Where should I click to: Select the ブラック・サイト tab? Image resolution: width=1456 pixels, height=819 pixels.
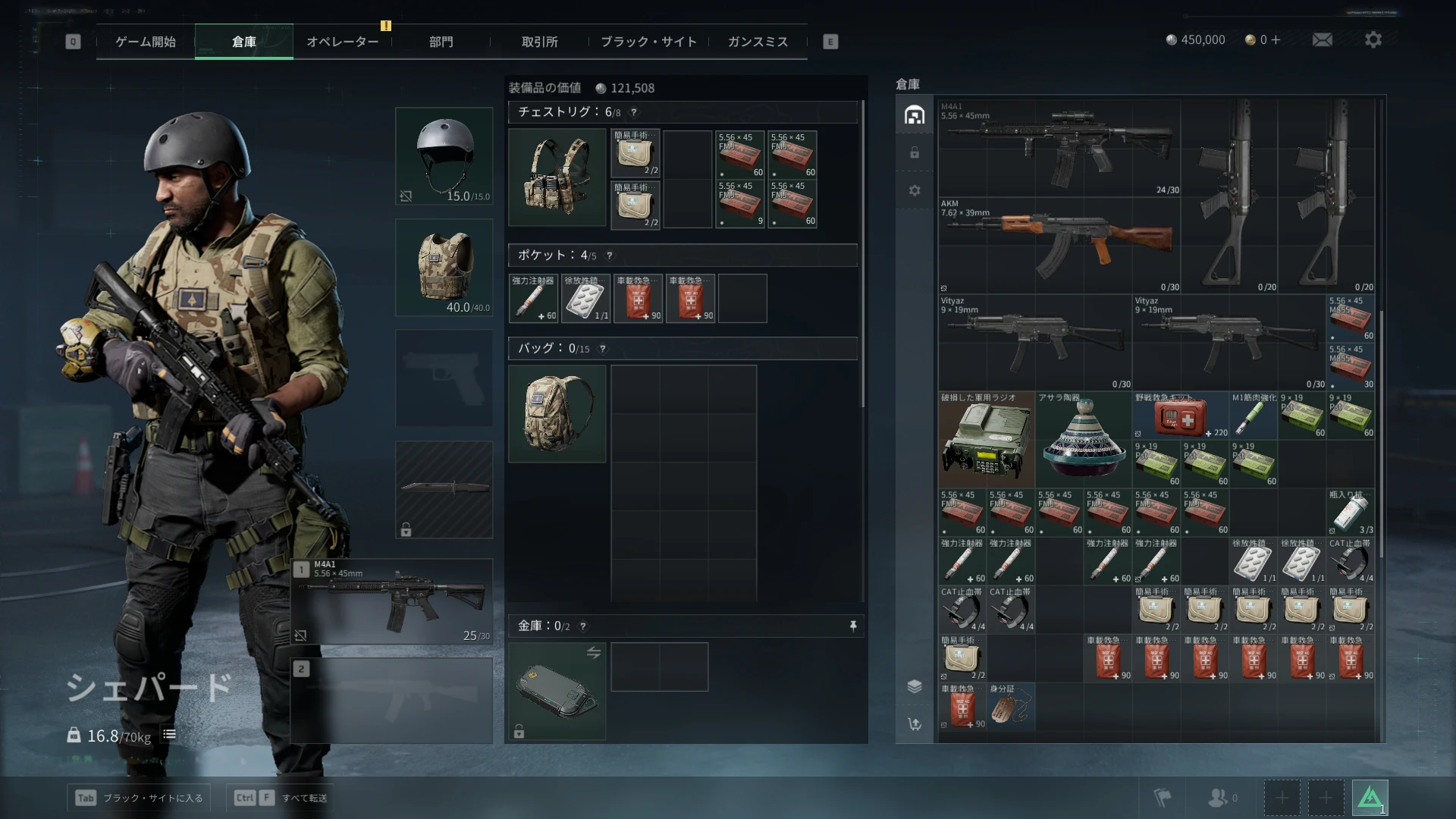tap(648, 42)
